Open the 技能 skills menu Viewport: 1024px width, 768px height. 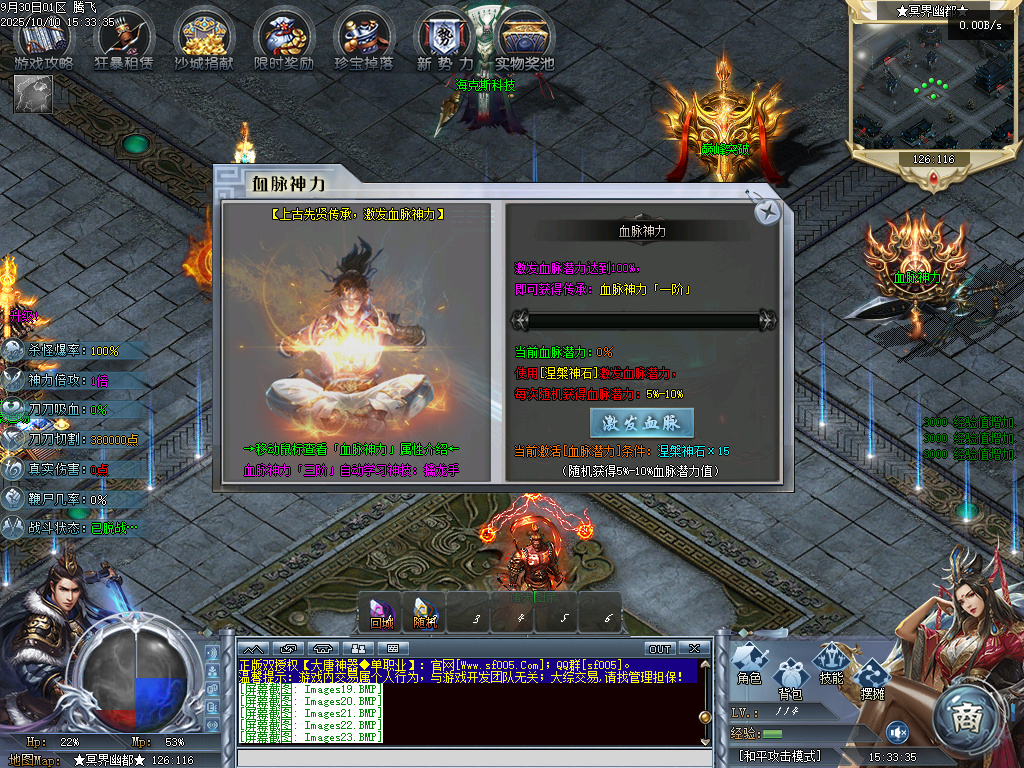click(832, 664)
